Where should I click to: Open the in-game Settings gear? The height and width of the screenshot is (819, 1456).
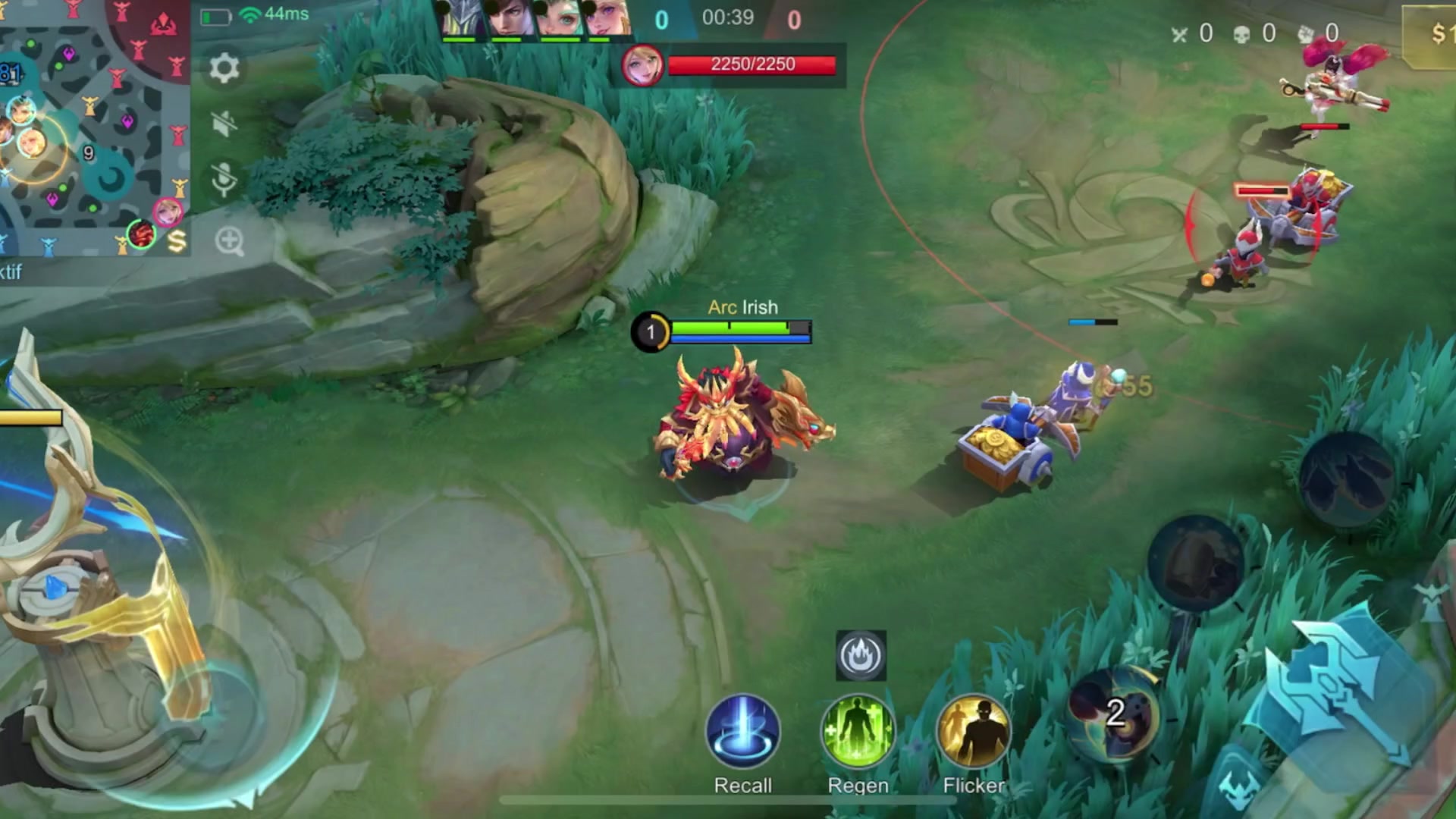(x=223, y=69)
